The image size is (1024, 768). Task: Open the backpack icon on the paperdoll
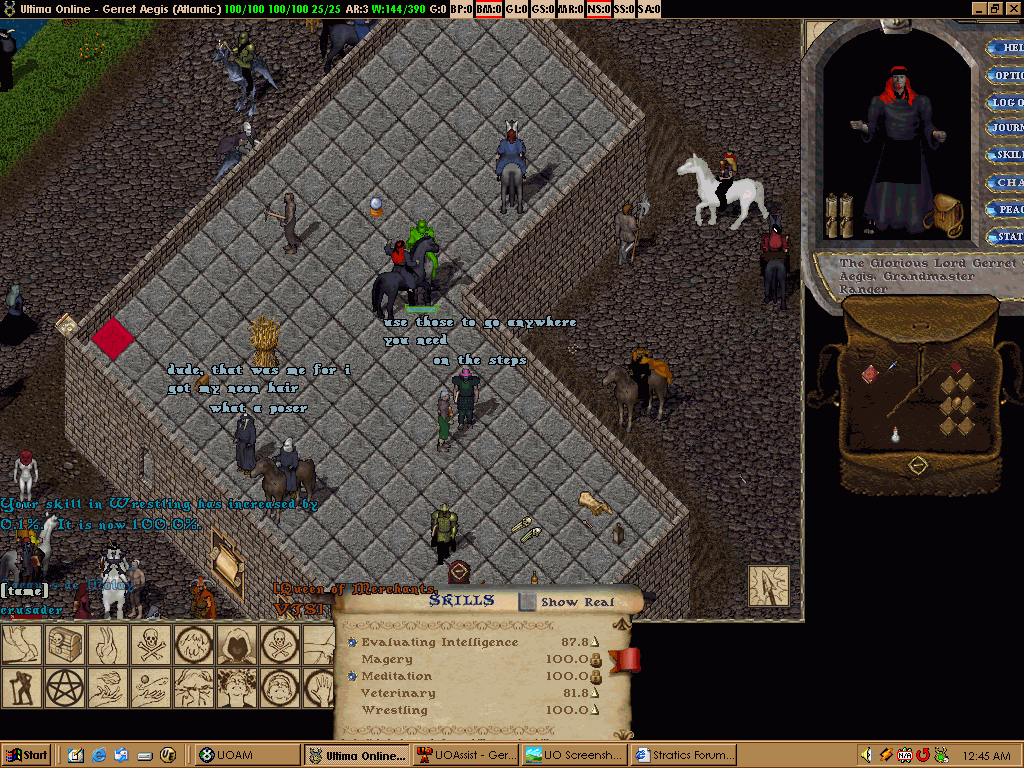(x=943, y=214)
